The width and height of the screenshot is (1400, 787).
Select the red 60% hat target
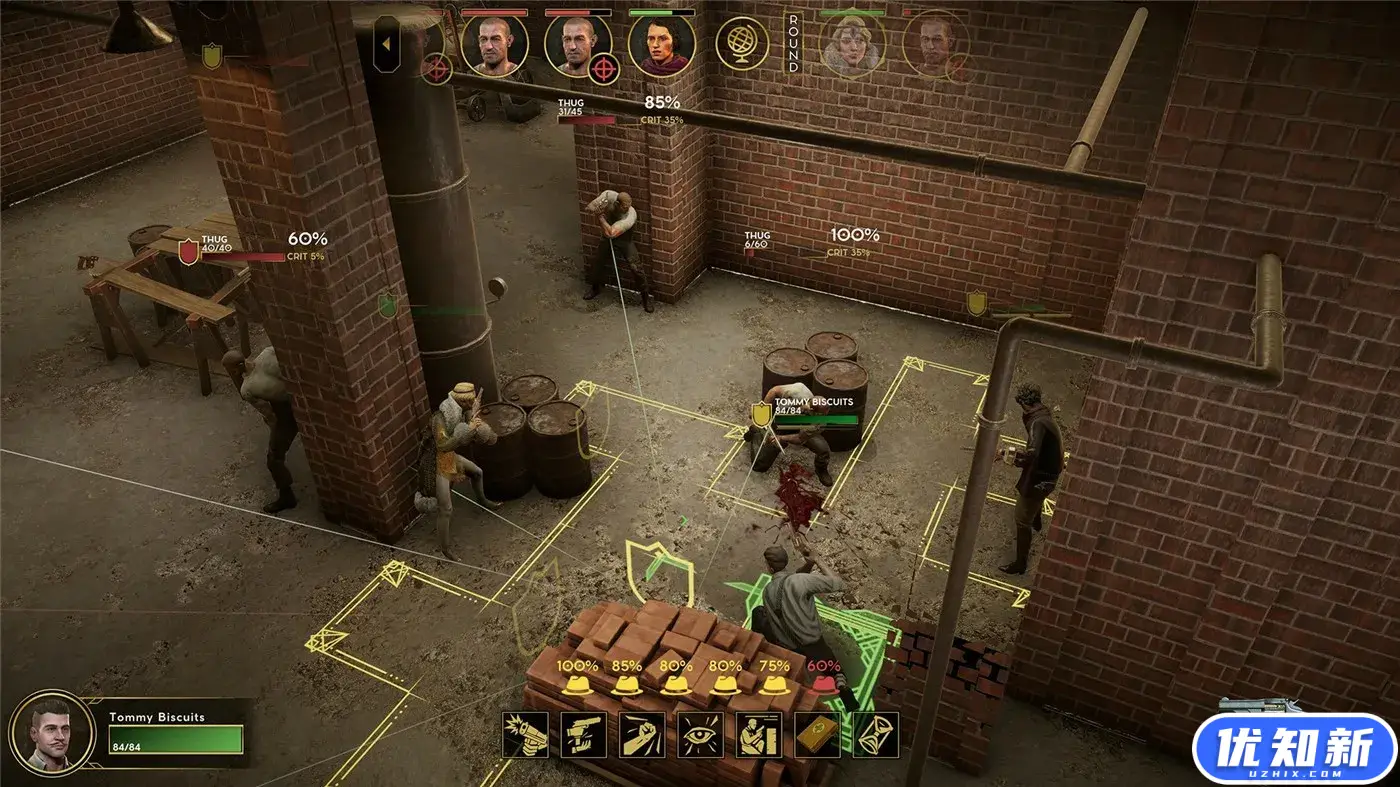[824, 685]
